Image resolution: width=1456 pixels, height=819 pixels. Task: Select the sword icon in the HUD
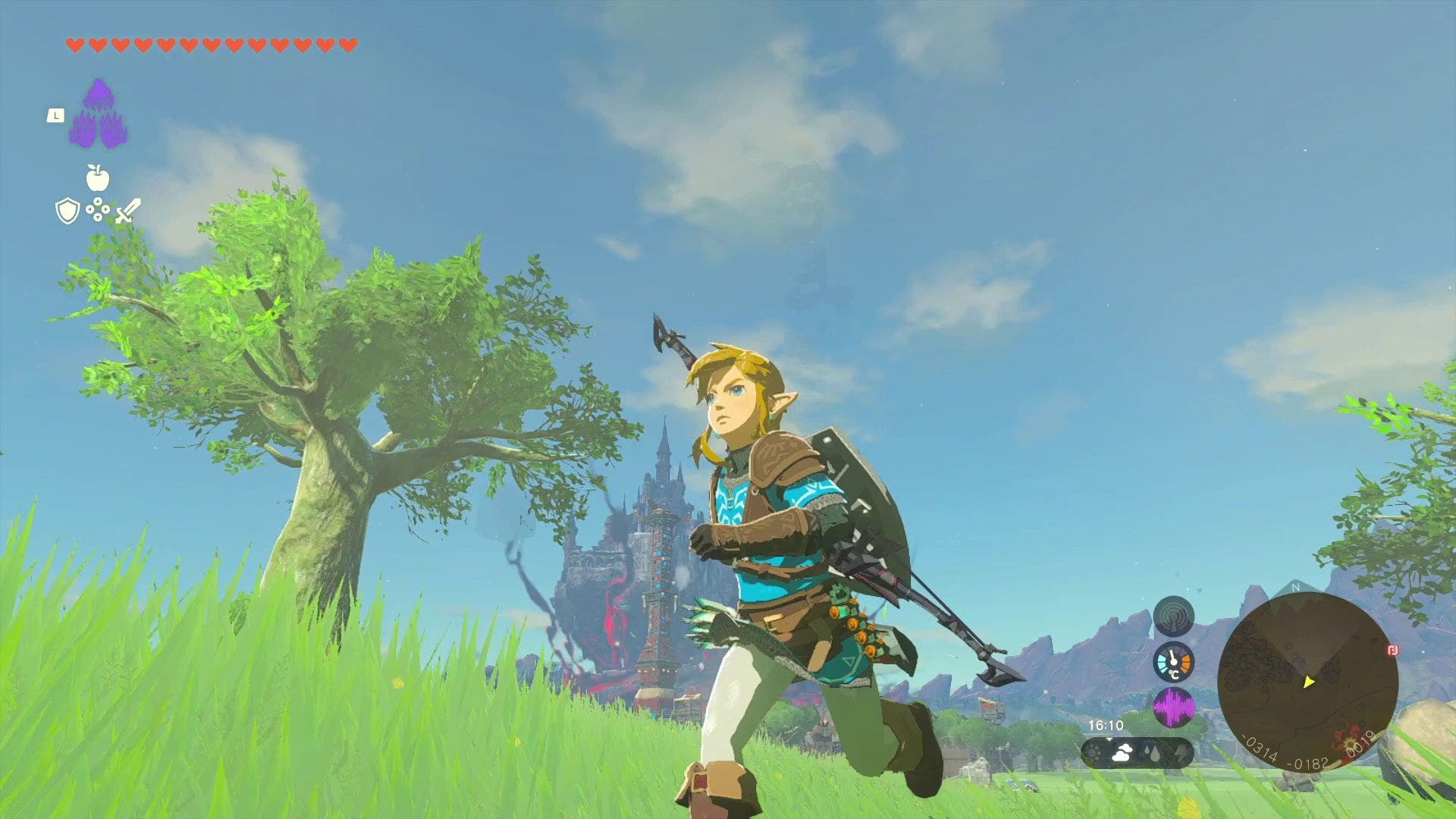click(x=128, y=210)
